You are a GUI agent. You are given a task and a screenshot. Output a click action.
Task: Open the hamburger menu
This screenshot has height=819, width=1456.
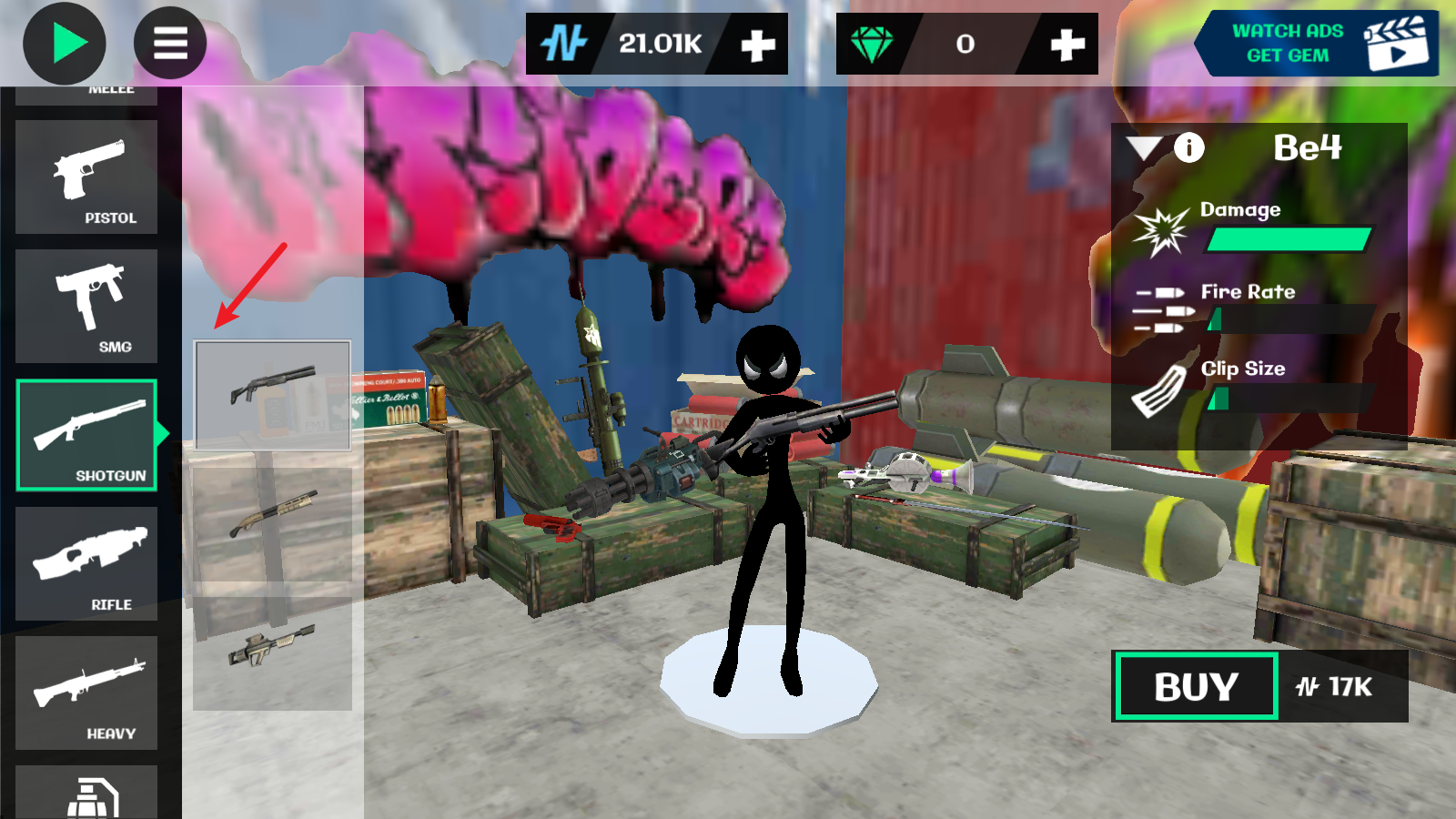(x=170, y=44)
